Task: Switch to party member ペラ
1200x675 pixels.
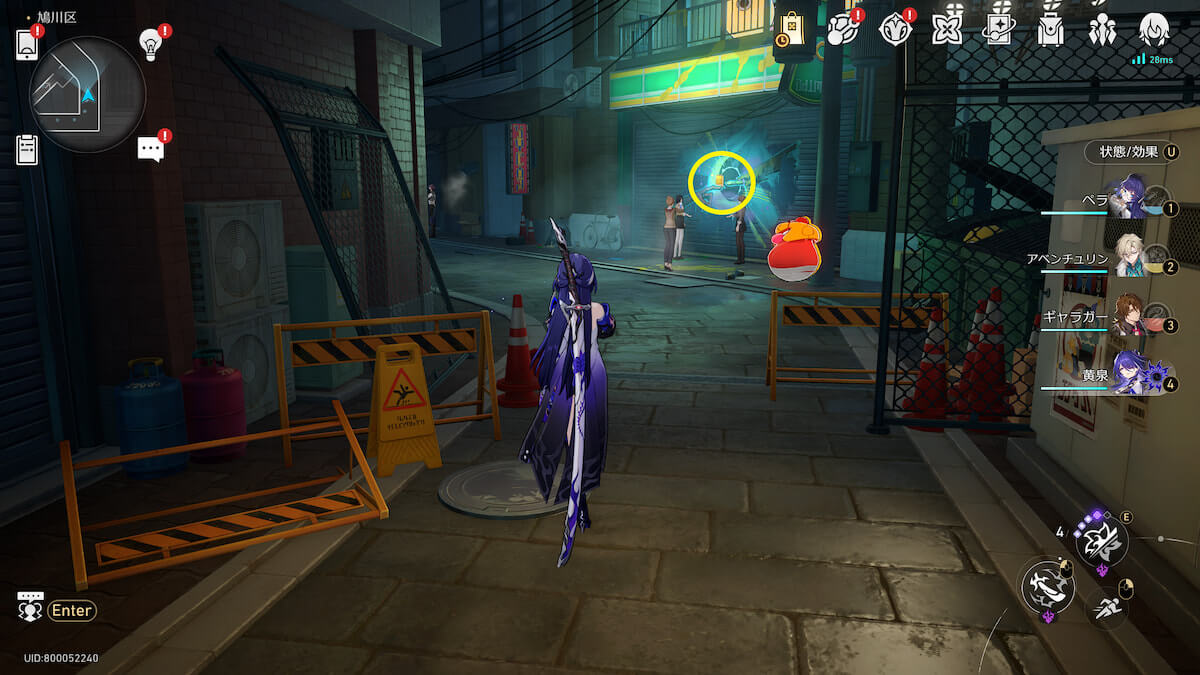Action: [x=1128, y=199]
